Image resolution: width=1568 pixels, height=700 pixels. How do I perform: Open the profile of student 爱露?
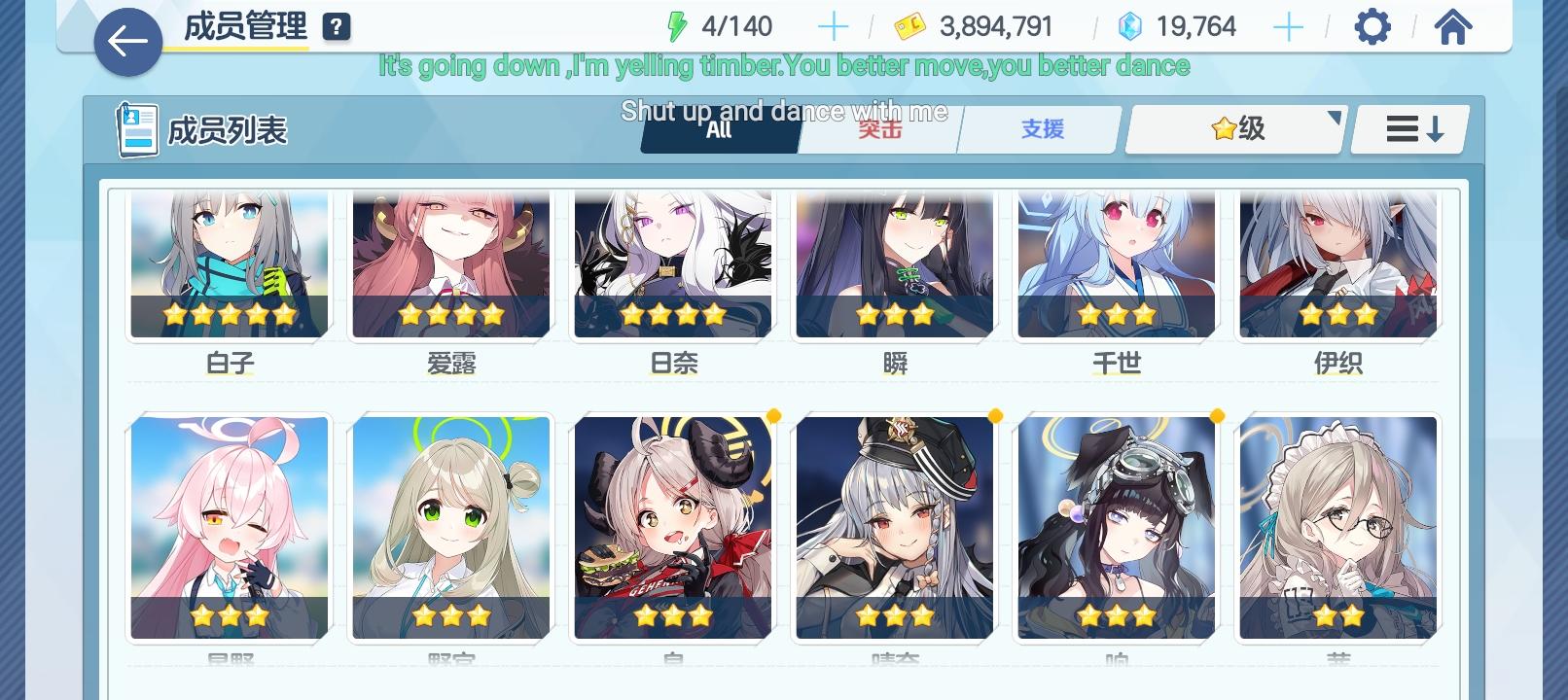pyautogui.click(x=448, y=262)
